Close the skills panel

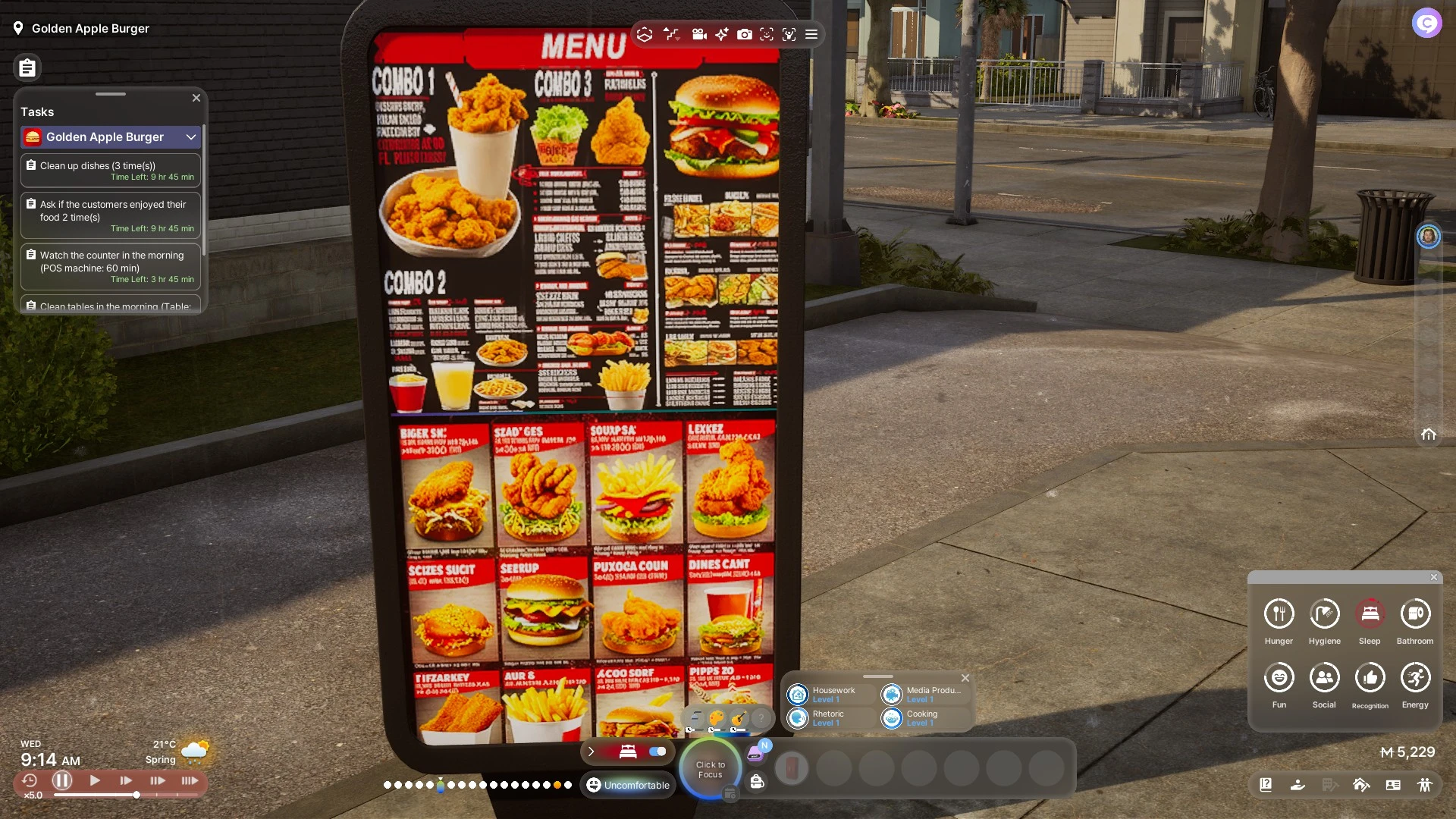click(x=965, y=678)
